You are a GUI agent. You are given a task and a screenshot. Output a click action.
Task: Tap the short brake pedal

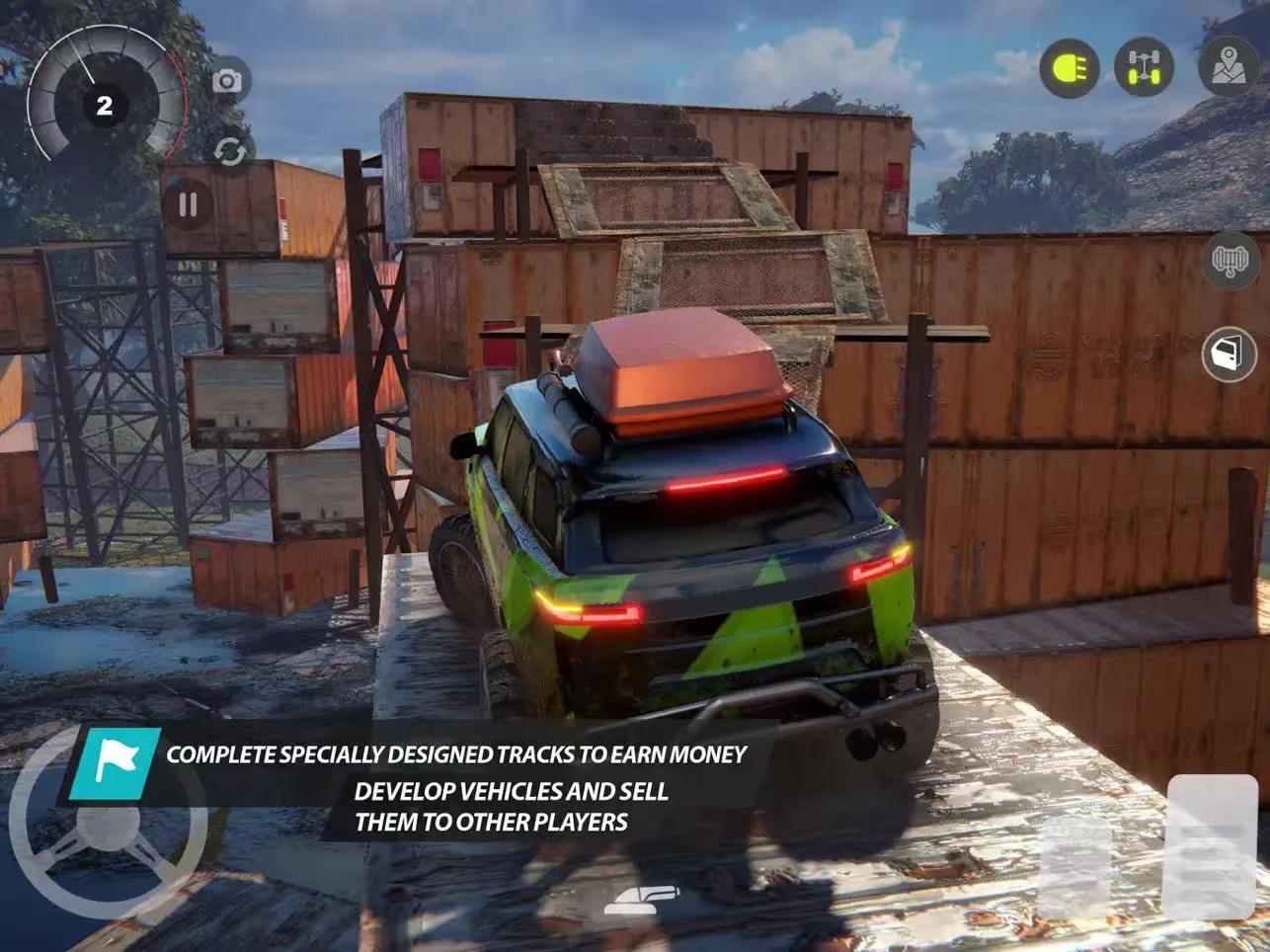tap(1074, 869)
